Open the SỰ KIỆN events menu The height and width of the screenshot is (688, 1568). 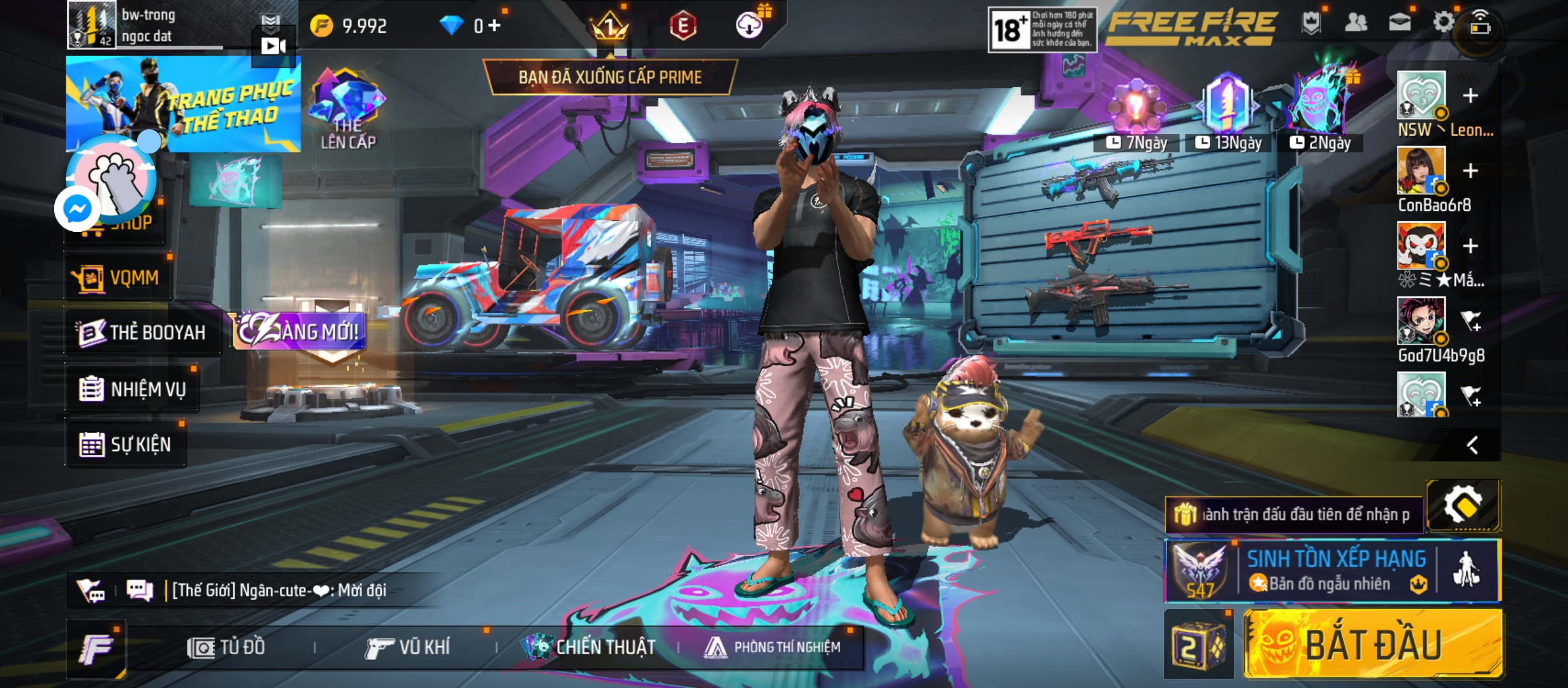(x=126, y=444)
